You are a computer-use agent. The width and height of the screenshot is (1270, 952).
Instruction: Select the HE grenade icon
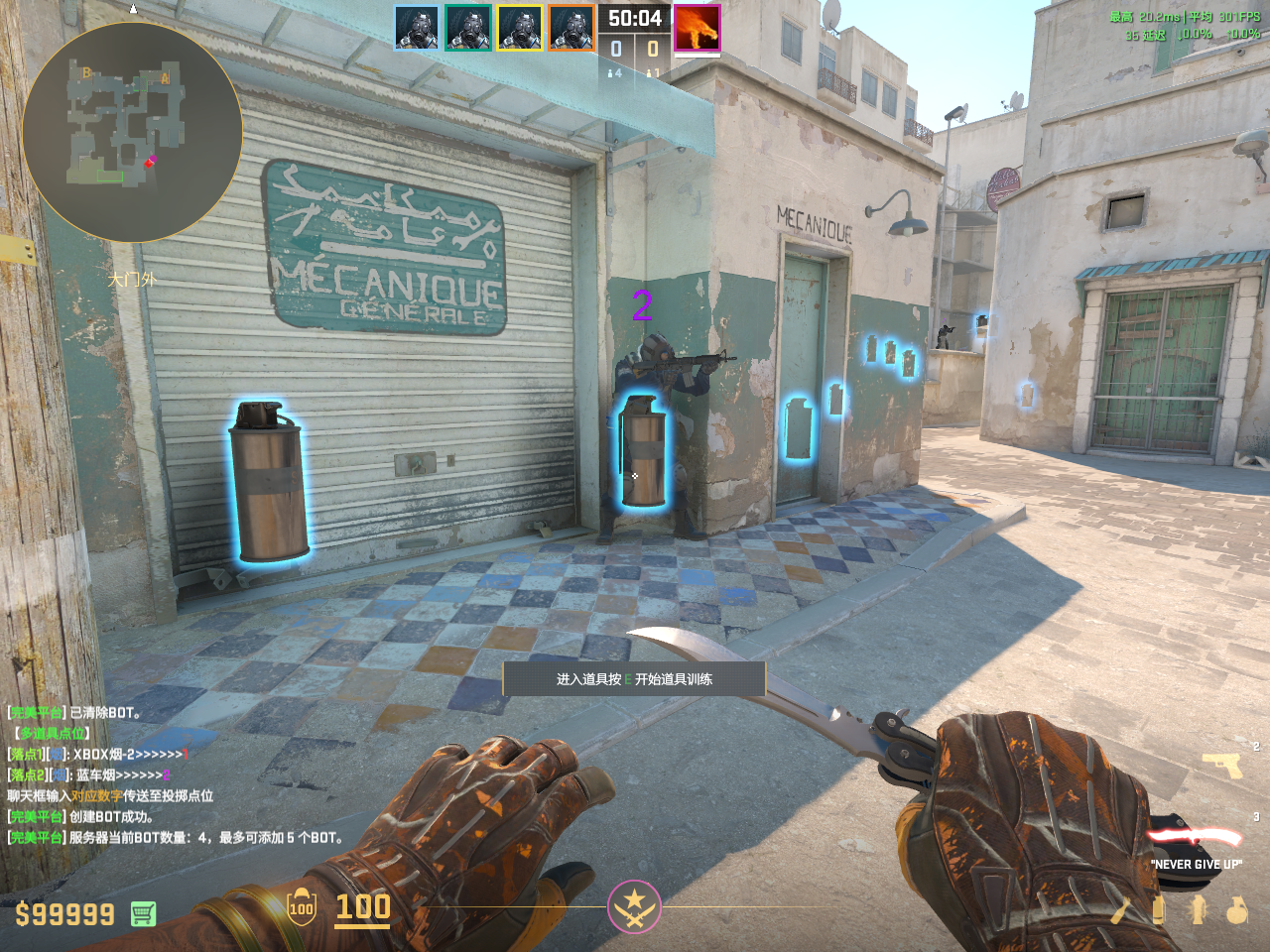(1236, 909)
